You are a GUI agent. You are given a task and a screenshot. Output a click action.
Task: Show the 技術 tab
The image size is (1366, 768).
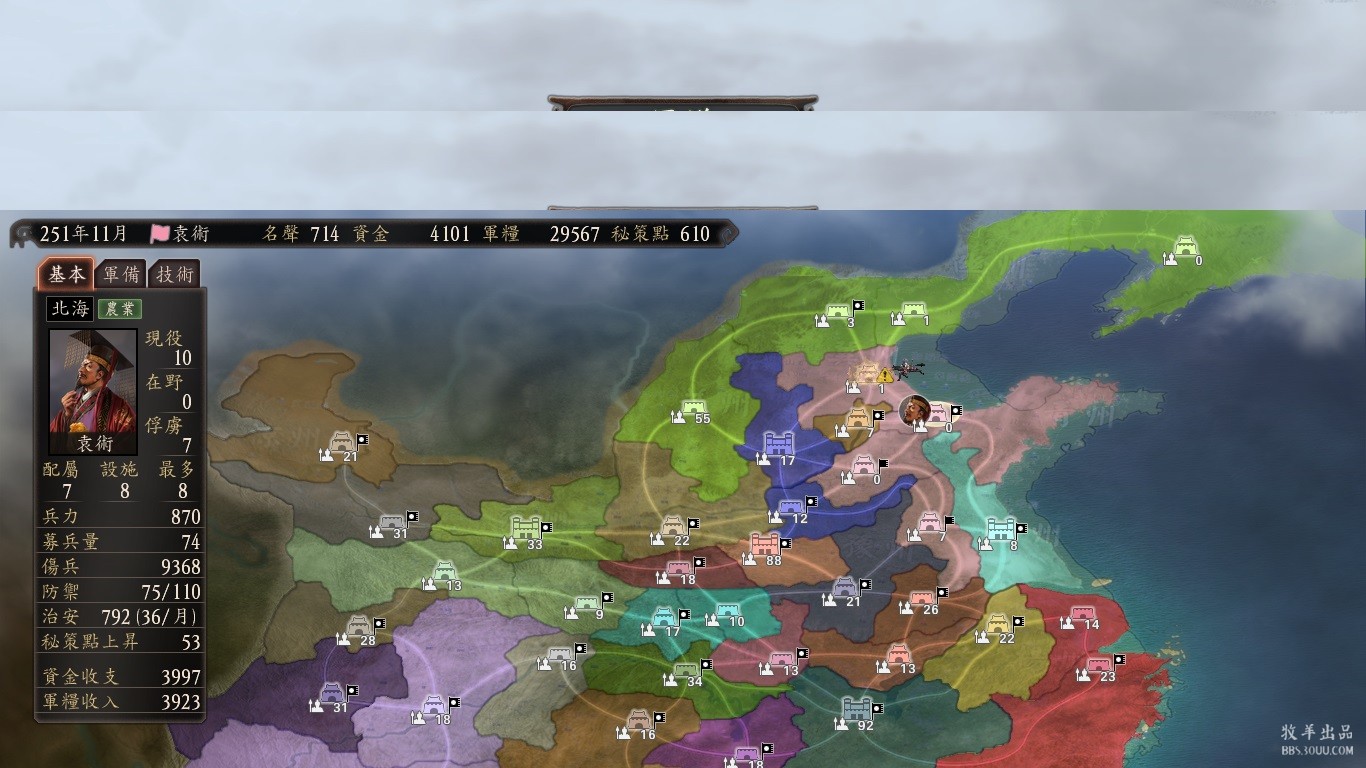tap(174, 274)
